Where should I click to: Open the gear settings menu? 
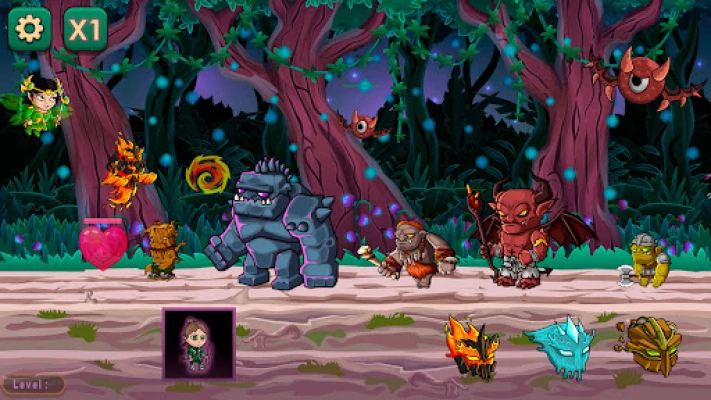coord(29,29)
